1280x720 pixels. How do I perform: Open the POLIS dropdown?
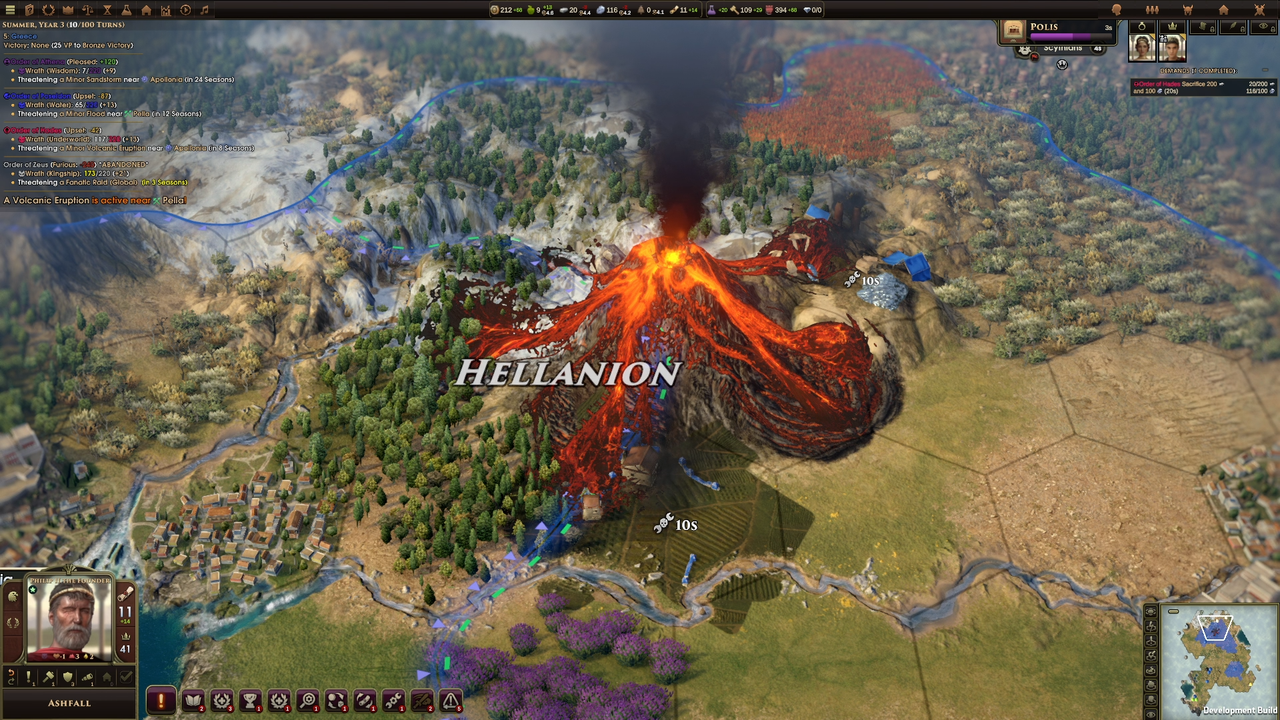pyautogui.click(x=1044, y=27)
